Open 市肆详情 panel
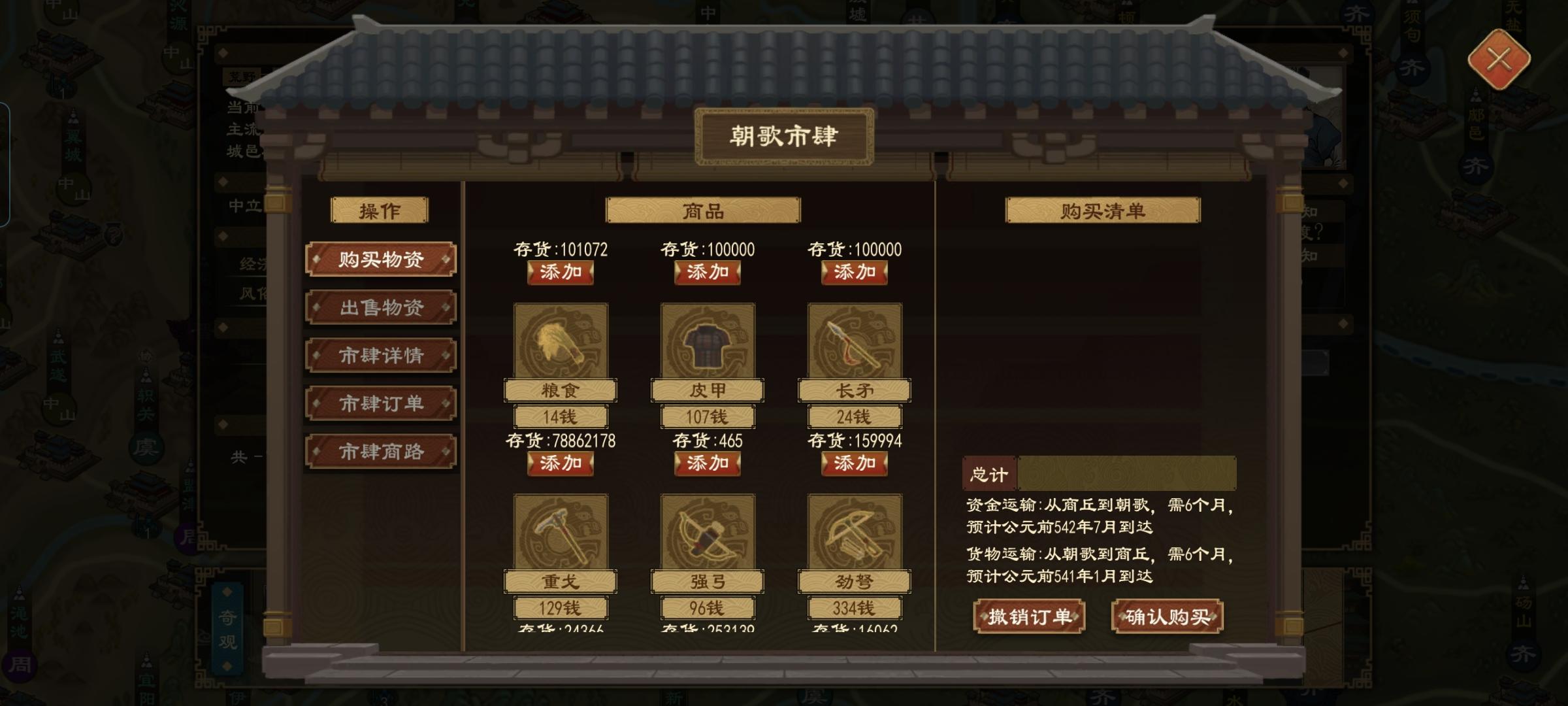 [x=381, y=356]
